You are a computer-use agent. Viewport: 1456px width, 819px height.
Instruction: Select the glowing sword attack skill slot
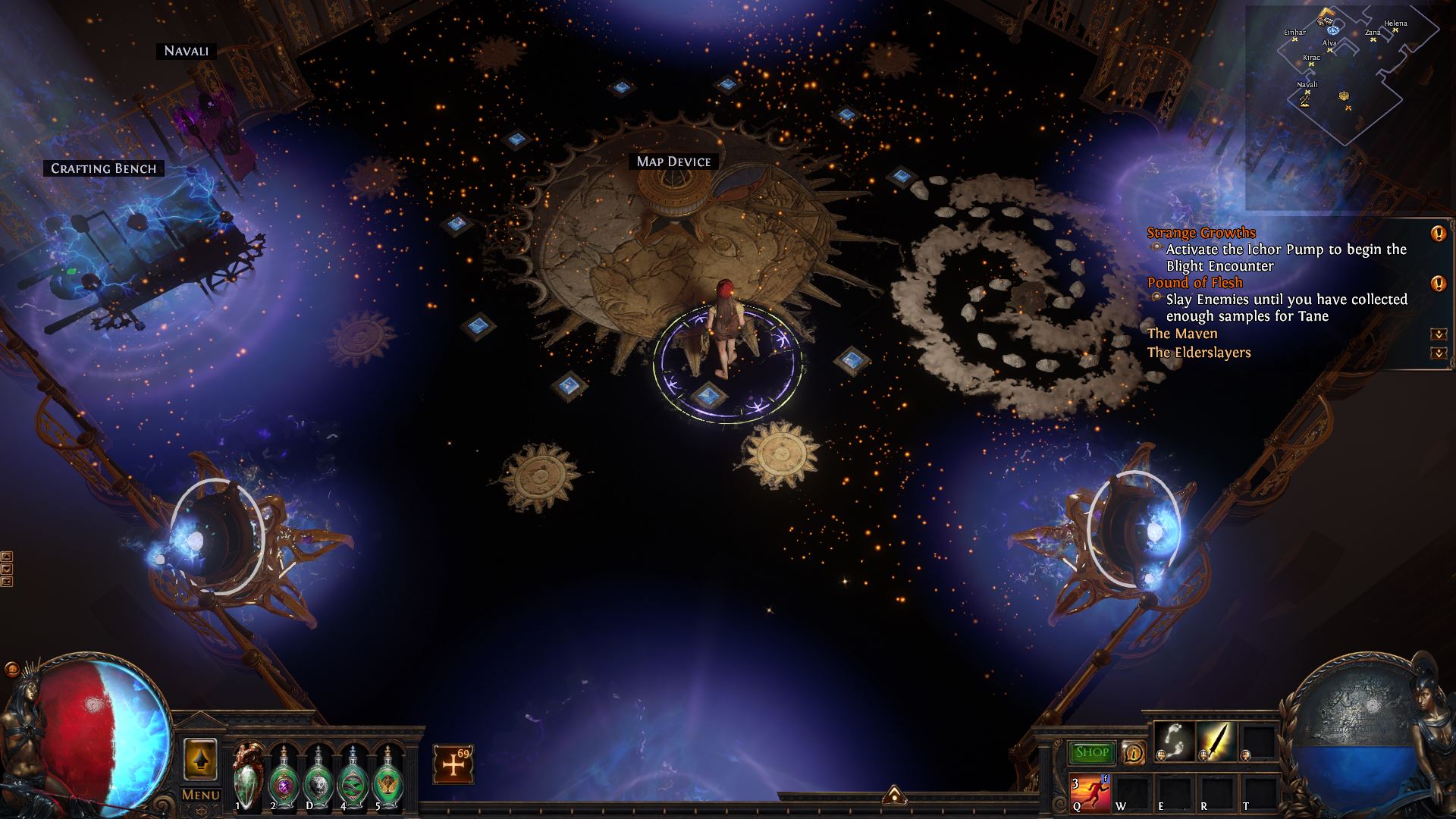click(1216, 741)
